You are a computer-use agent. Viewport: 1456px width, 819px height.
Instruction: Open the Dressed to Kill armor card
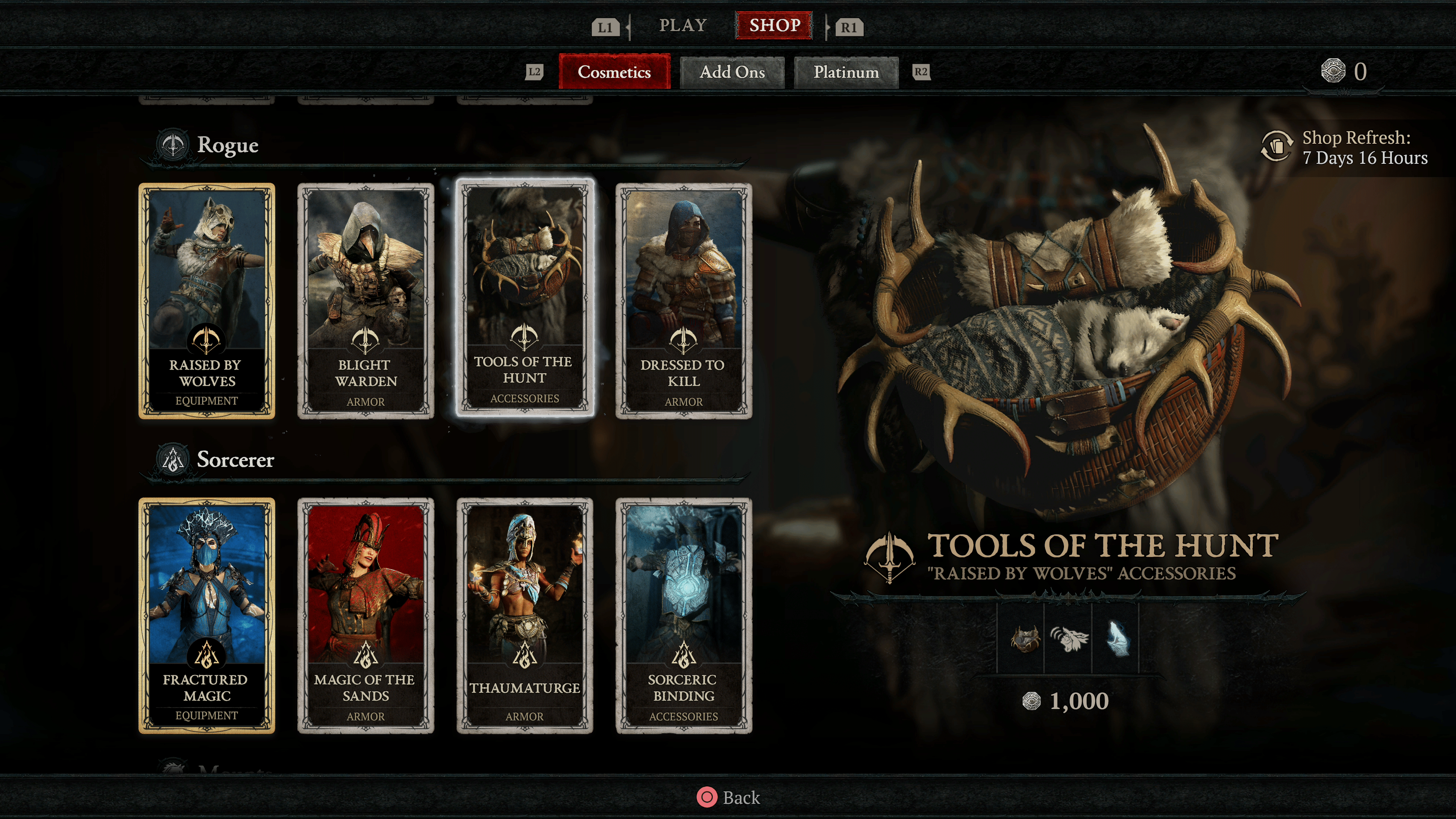pos(683,301)
